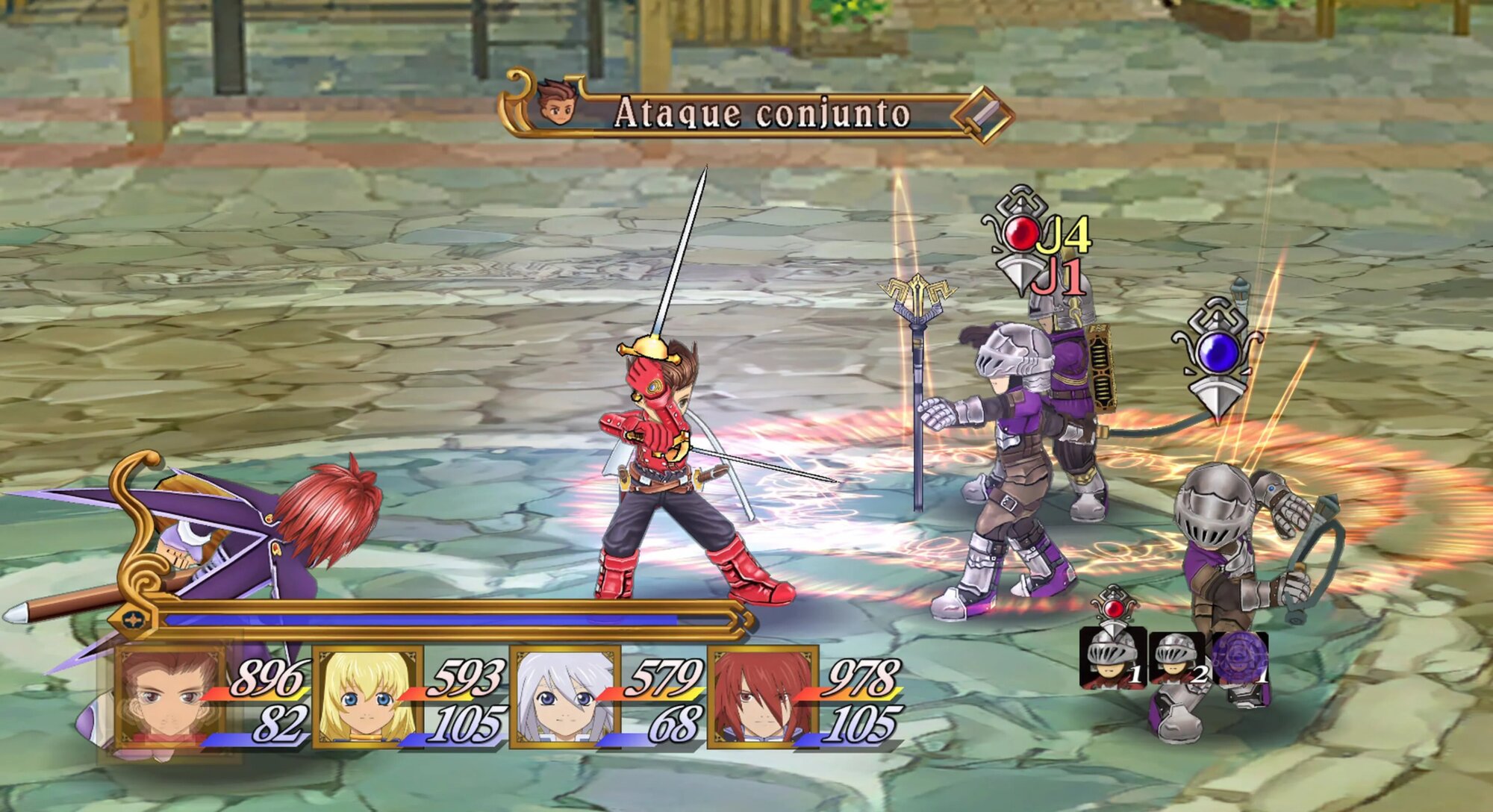
Task: Select Lloyd's brown-haired party portrait
Action: 170,698
